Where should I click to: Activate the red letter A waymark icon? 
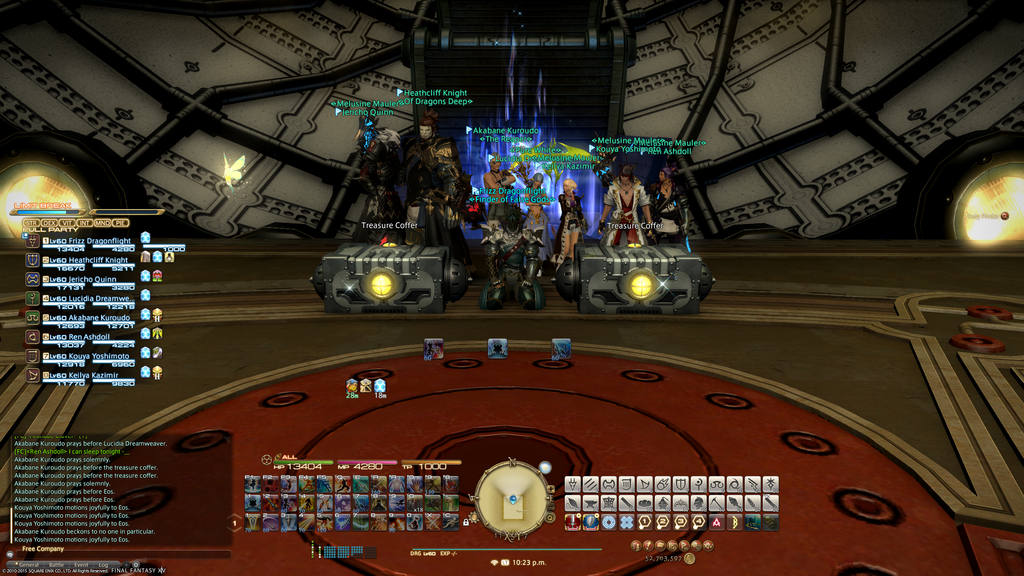(x=717, y=522)
